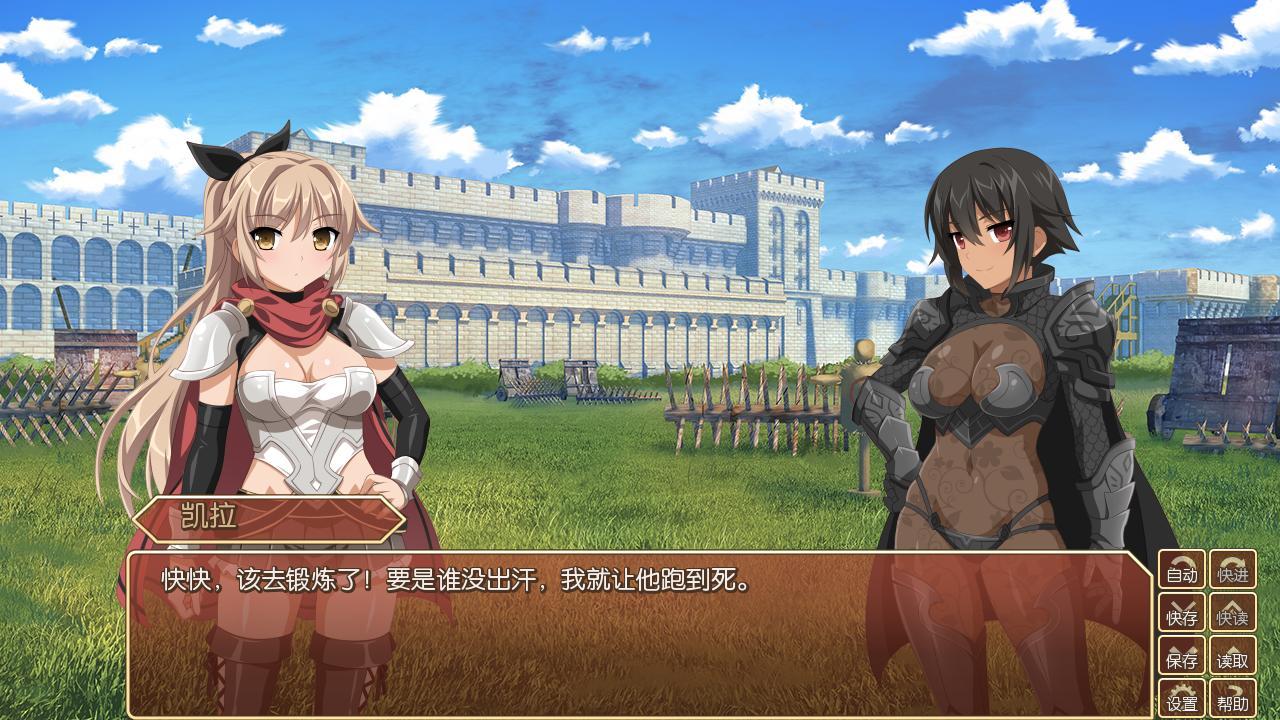Quick save using the 快存 button
1280x720 pixels.
tap(1182, 613)
